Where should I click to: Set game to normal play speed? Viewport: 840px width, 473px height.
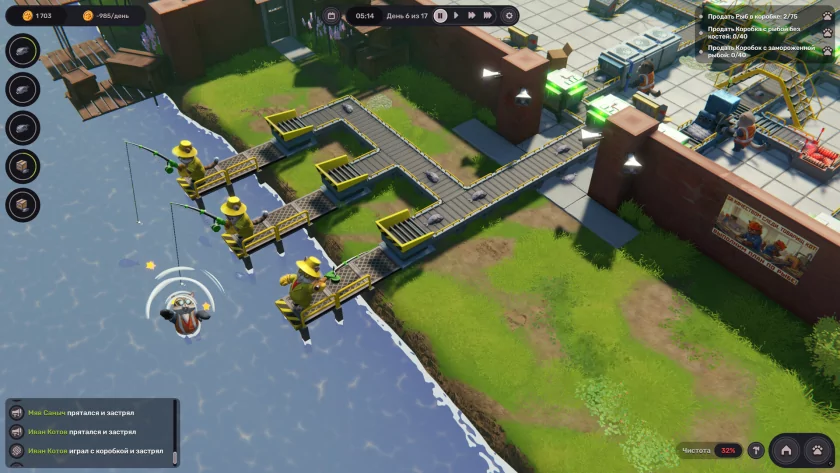457,16
